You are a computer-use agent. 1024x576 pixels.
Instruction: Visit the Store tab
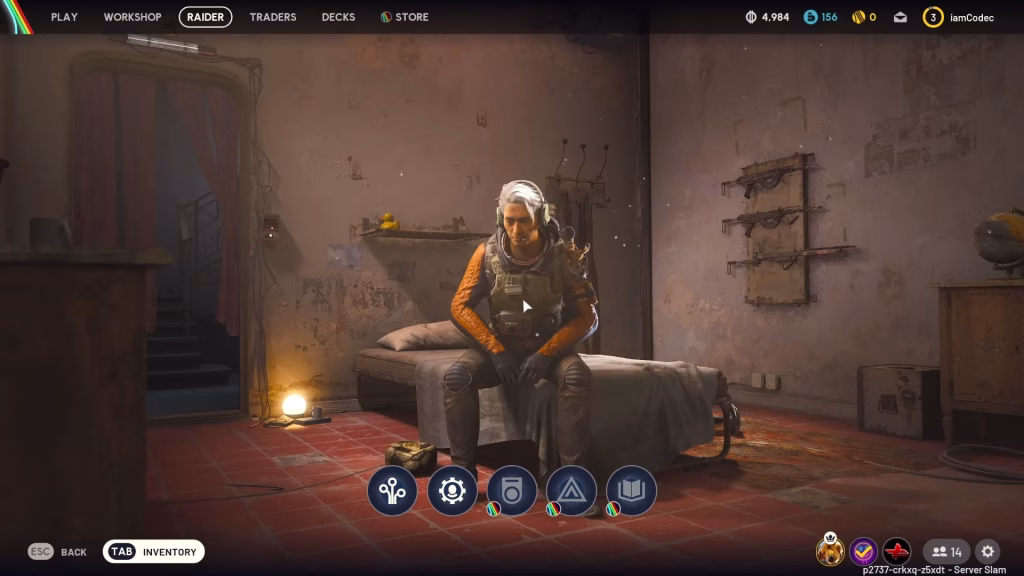click(405, 17)
